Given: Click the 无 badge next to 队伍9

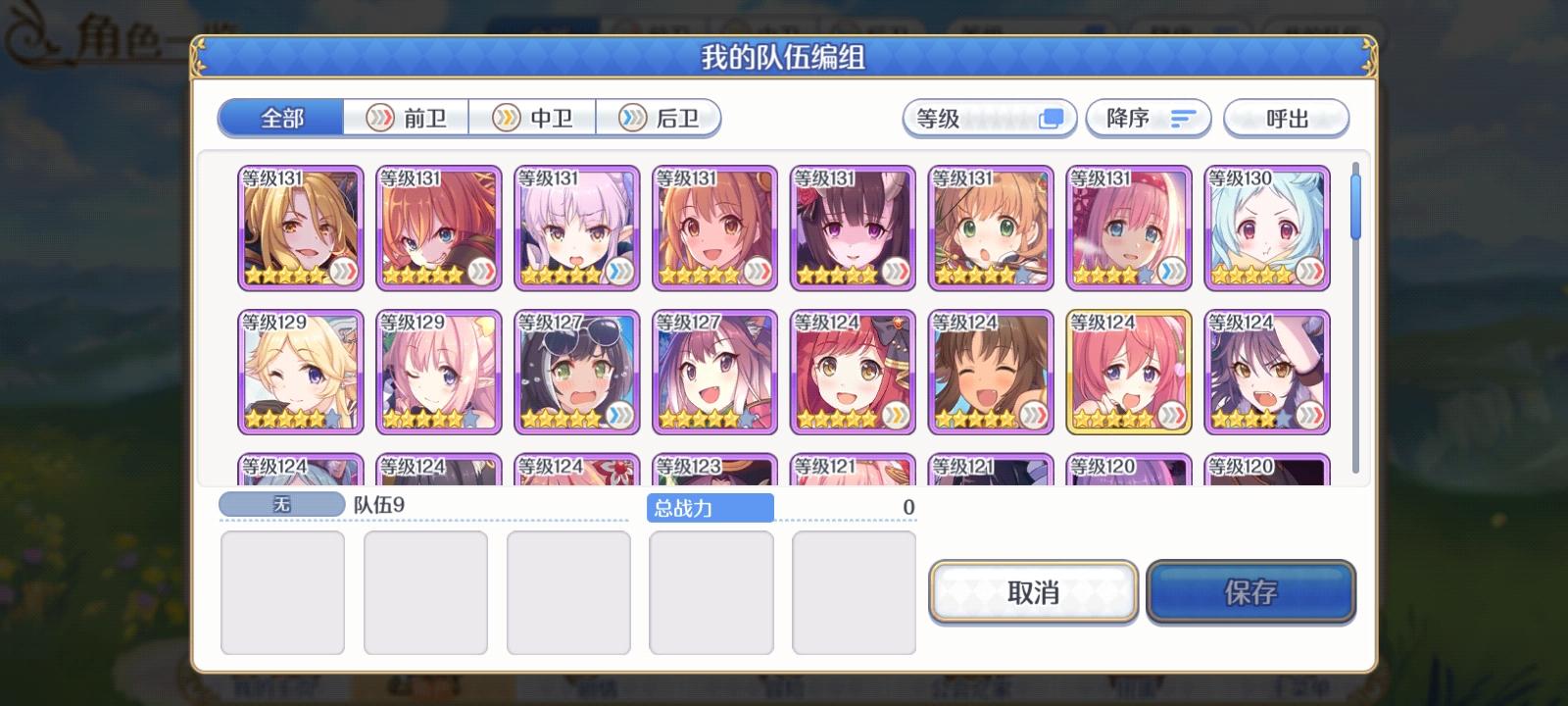Looking at the screenshot, I should [x=281, y=505].
